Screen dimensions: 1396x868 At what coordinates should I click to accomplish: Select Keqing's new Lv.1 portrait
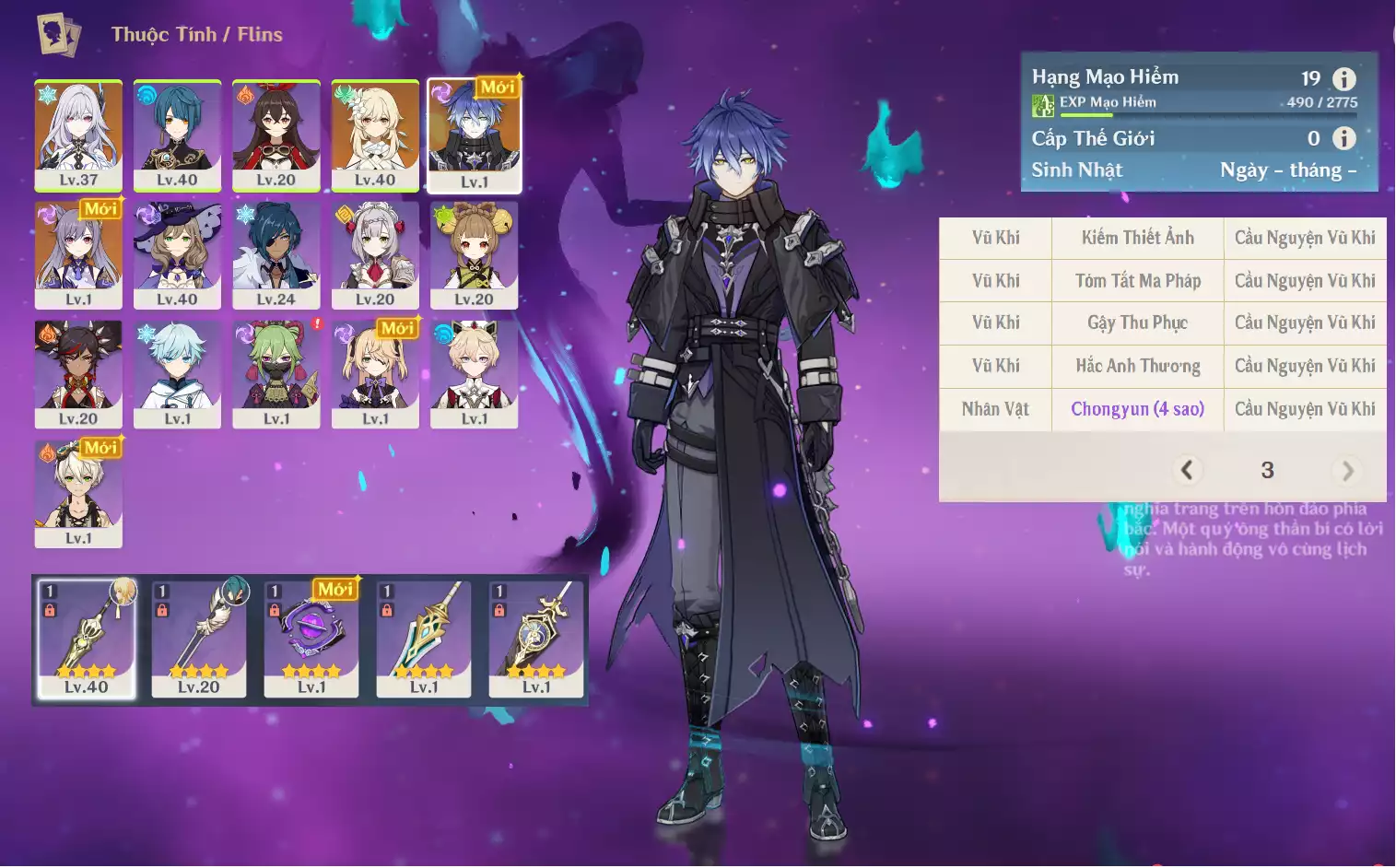pos(78,254)
